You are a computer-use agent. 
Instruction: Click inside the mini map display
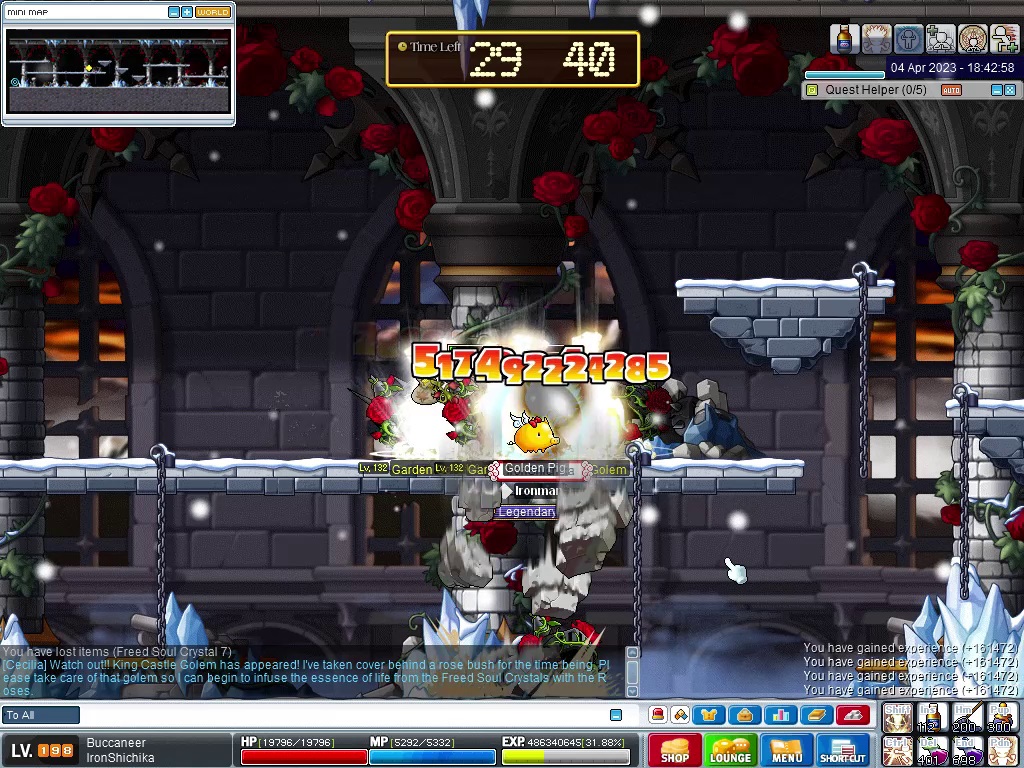point(118,72)
